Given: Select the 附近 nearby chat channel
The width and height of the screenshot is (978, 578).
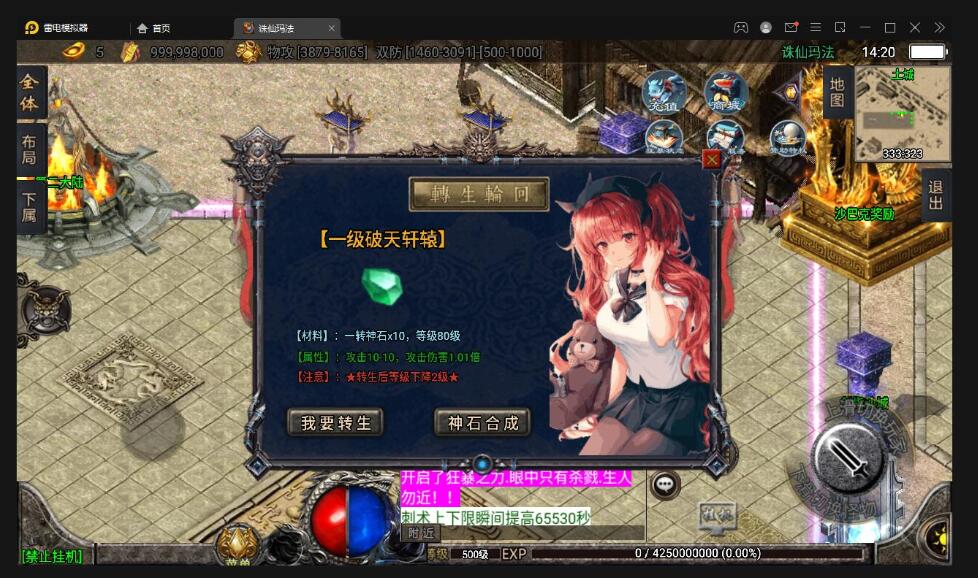Looking at the screenshot, I should 421,533.
